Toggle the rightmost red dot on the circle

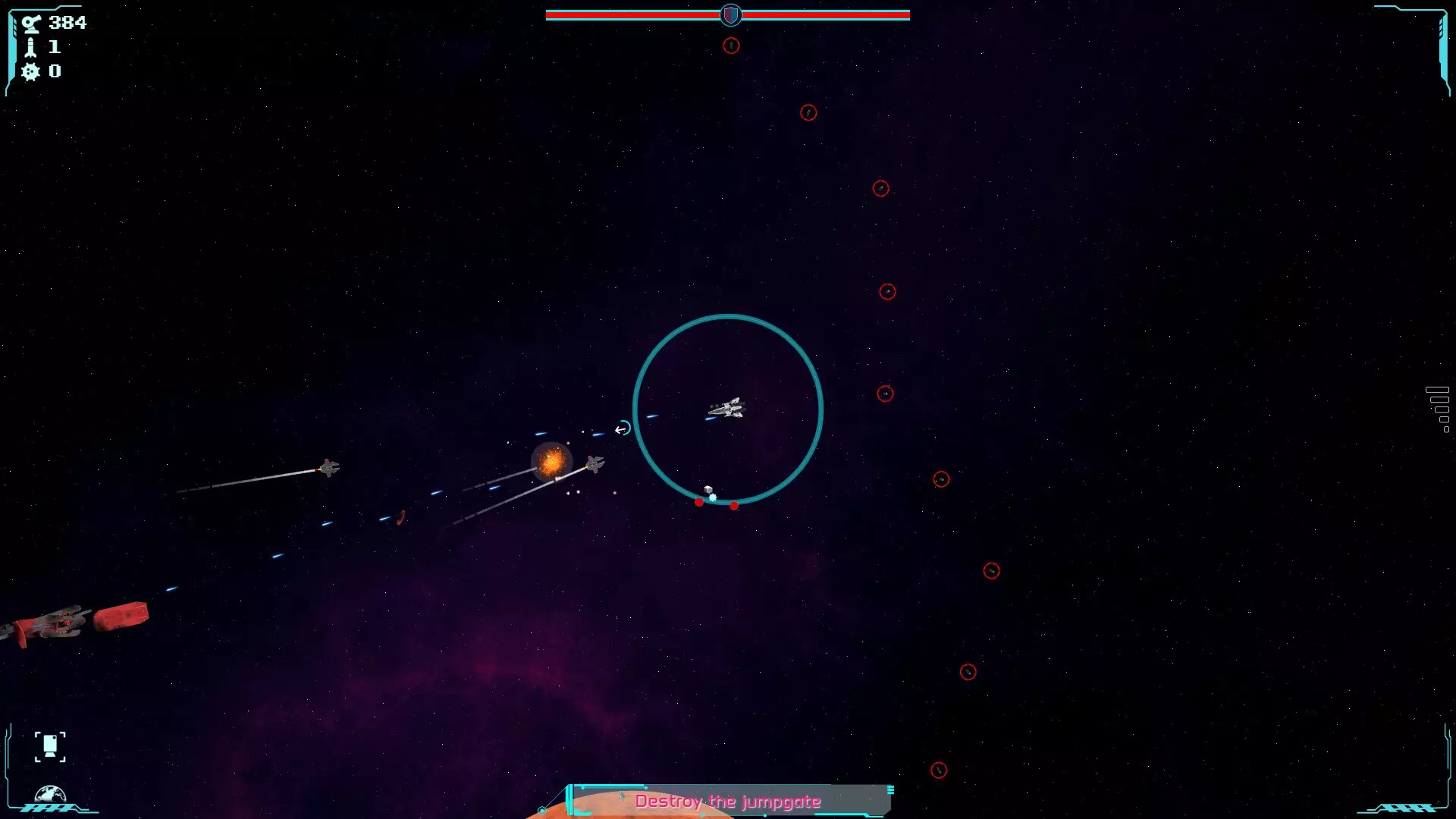point(734,506)
